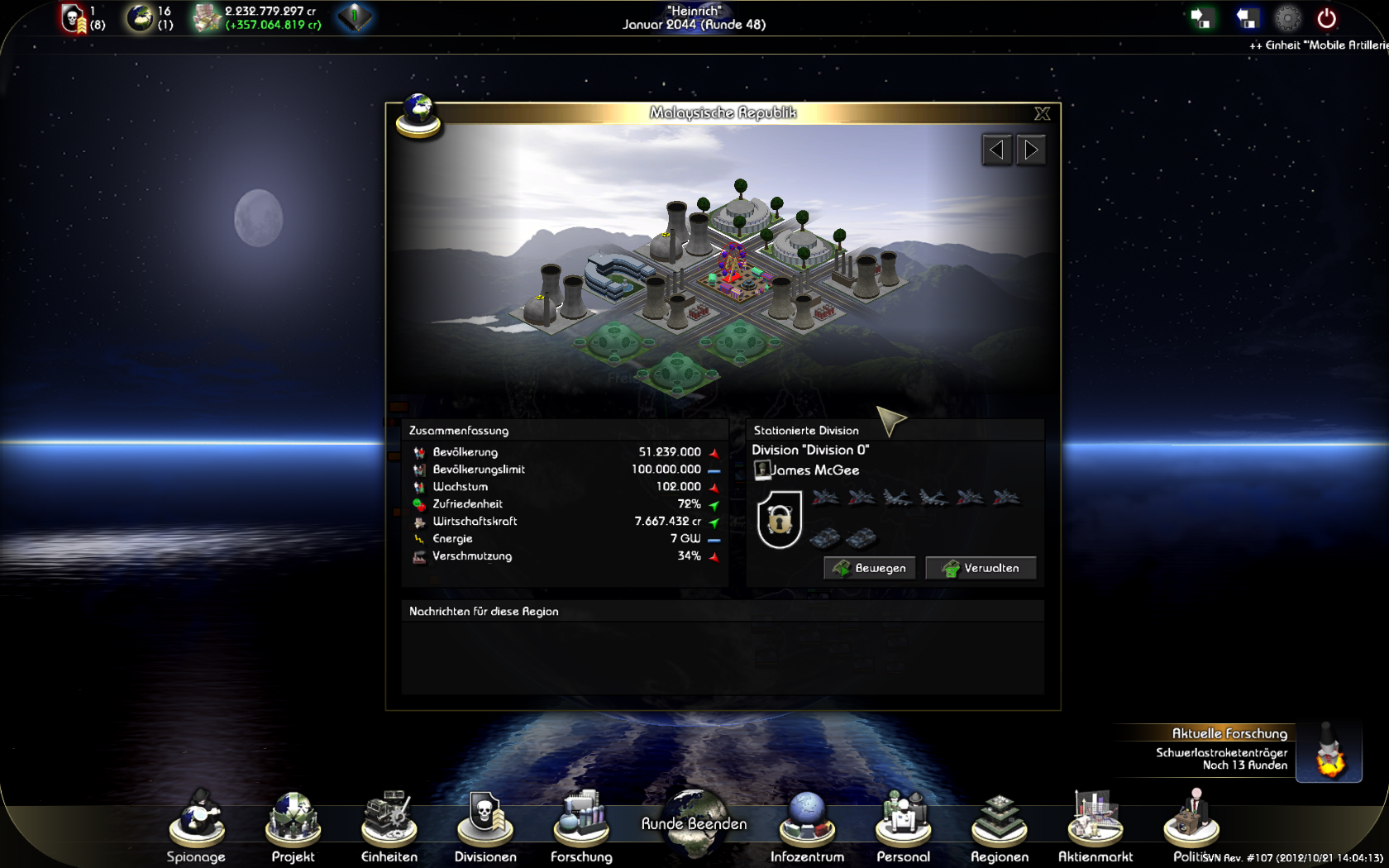Image resolution: width=1389 pixels, height=868 pixels.
Task: Open the Spionage menu
Action: pyautogui.click(x=197, y=825)
